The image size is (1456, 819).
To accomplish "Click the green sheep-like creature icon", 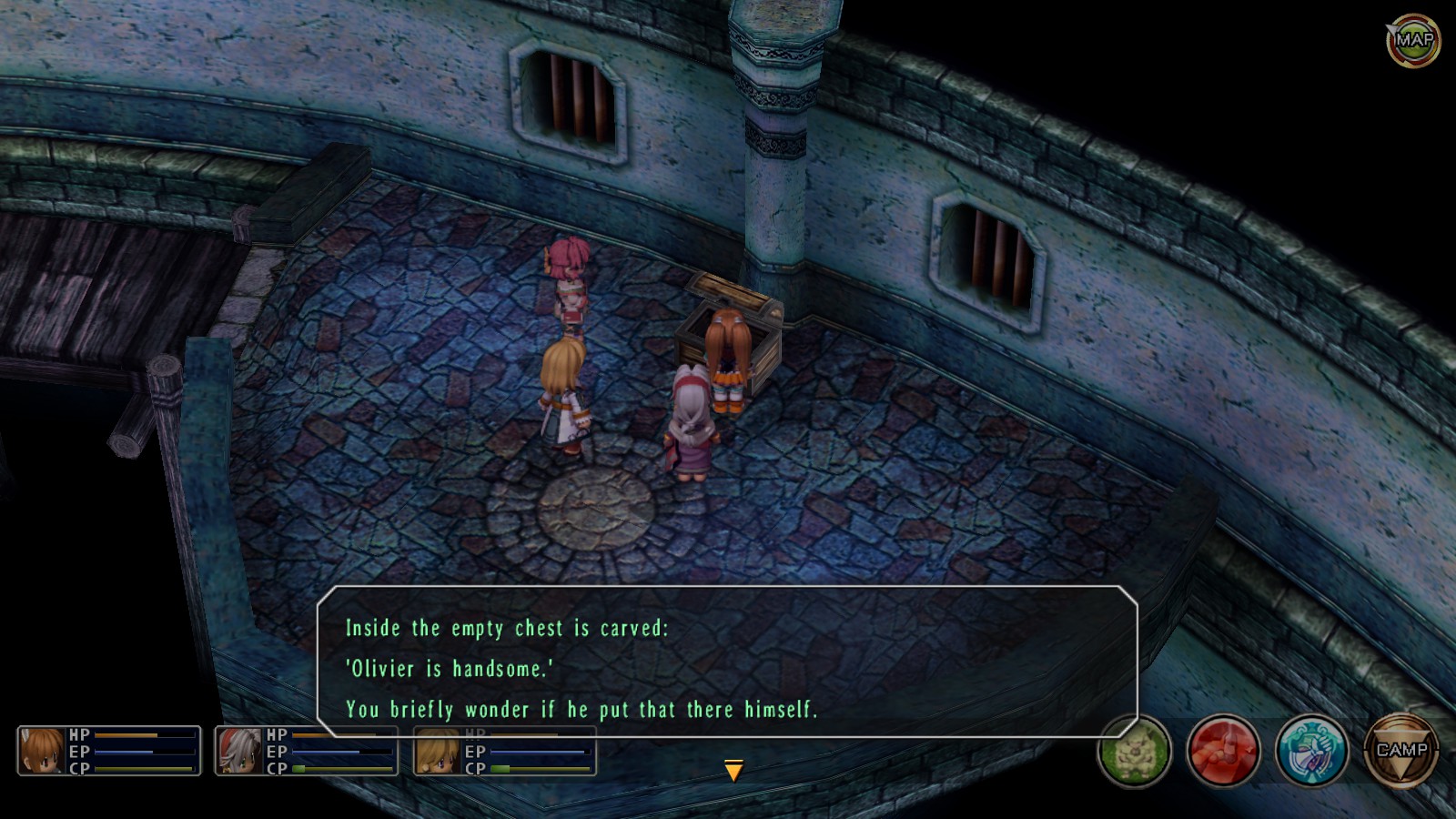I will pyautogui.click(x=1134, y=752).
